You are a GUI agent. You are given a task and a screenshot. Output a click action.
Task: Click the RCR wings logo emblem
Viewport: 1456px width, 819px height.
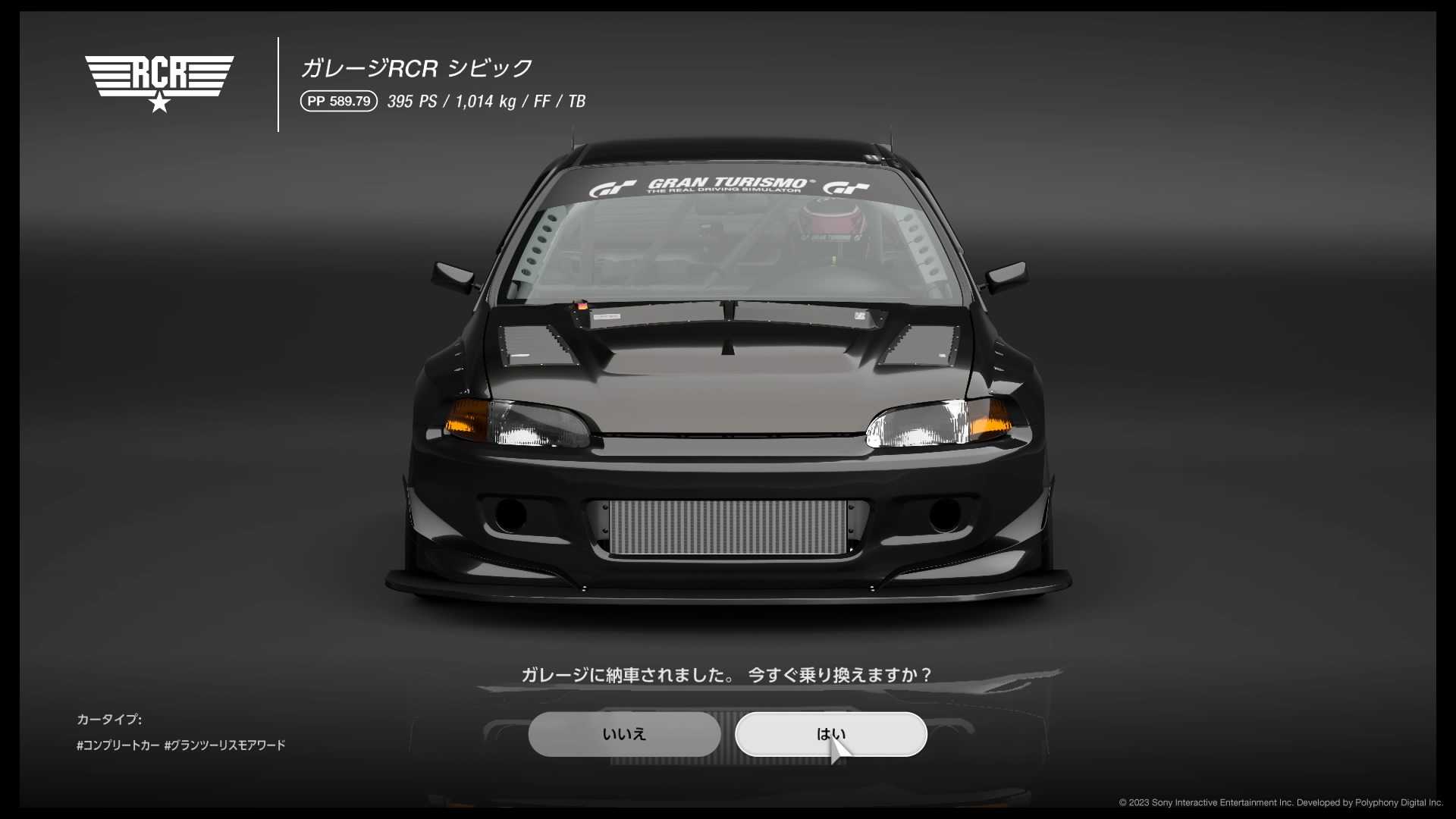(x=159, y=72)
